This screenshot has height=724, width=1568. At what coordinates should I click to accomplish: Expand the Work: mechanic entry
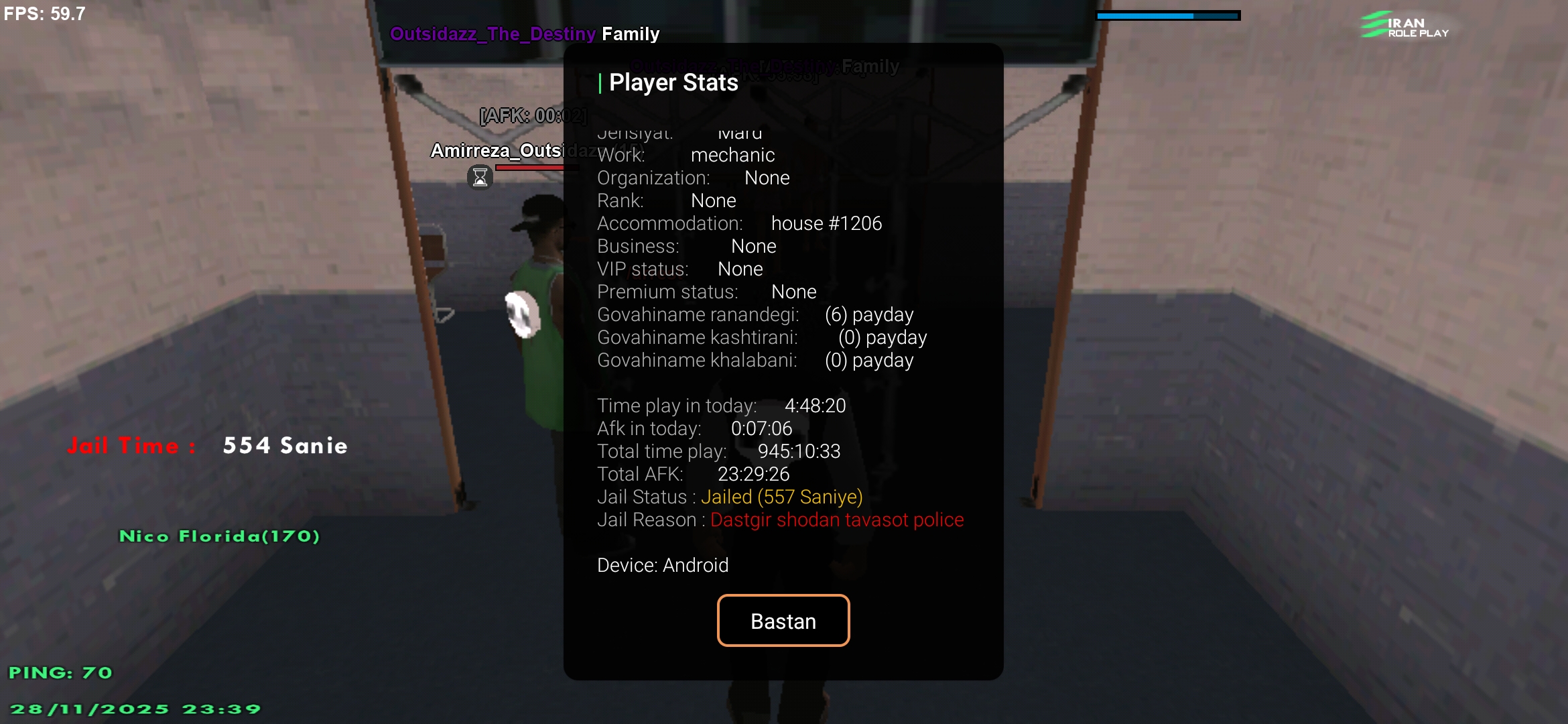(686, 155)
